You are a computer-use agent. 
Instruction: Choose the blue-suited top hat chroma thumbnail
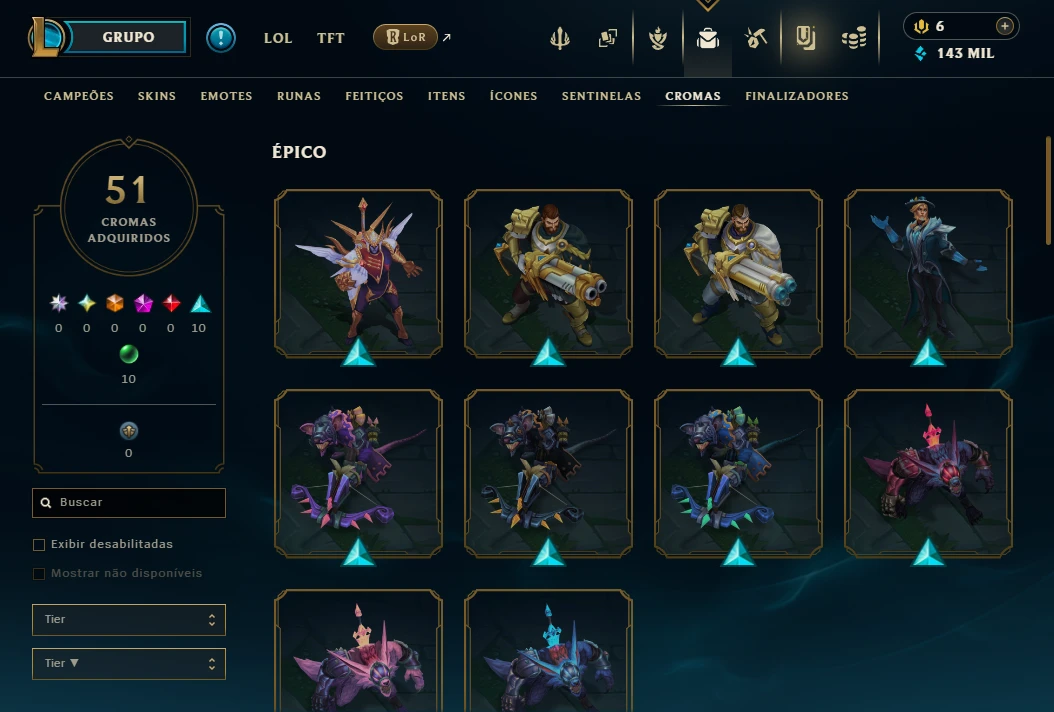click(x=928, y=273)
